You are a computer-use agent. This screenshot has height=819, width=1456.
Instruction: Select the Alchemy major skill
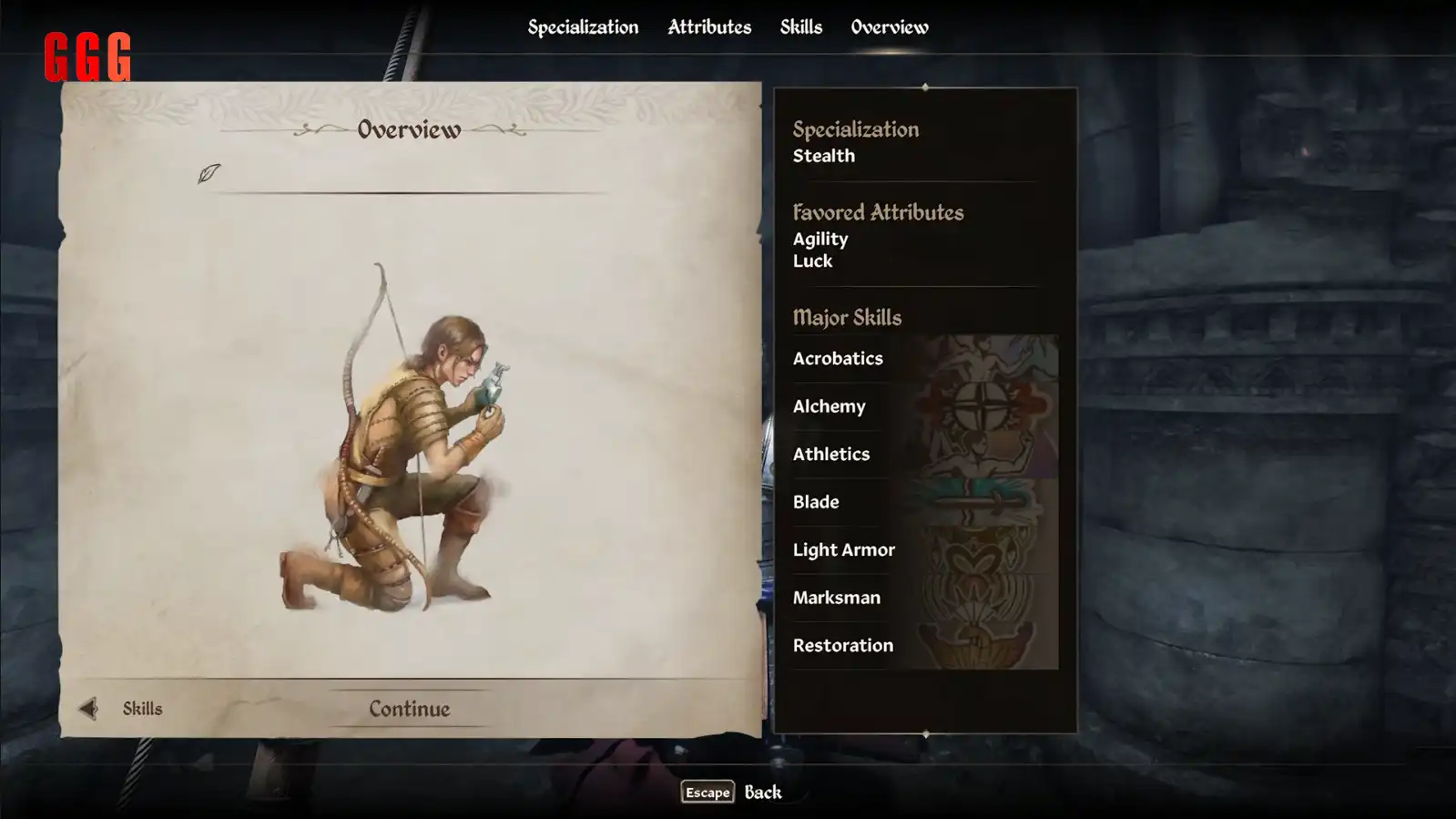pos(924,406)
